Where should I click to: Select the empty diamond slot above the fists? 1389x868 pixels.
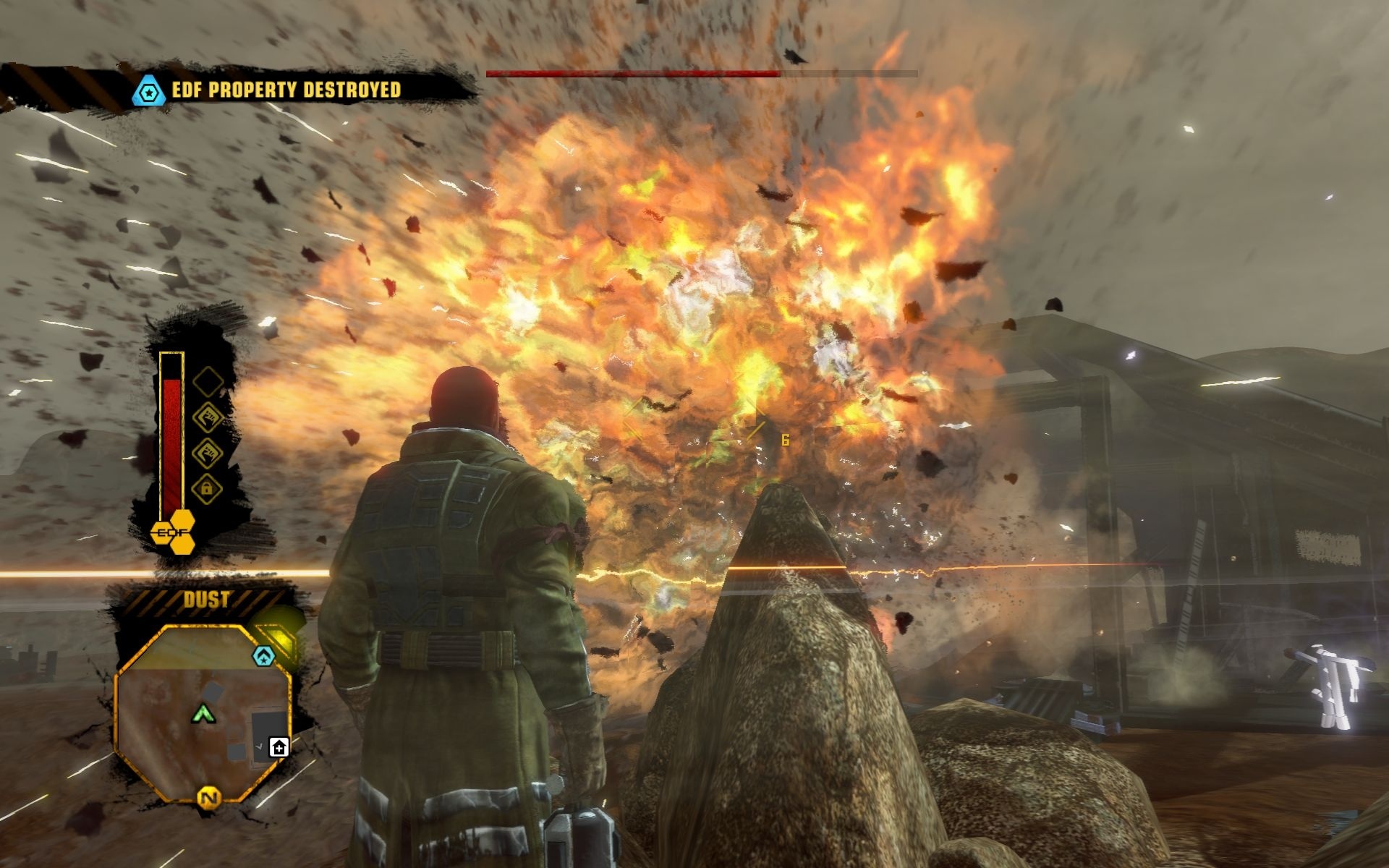[x=207, y=383]
